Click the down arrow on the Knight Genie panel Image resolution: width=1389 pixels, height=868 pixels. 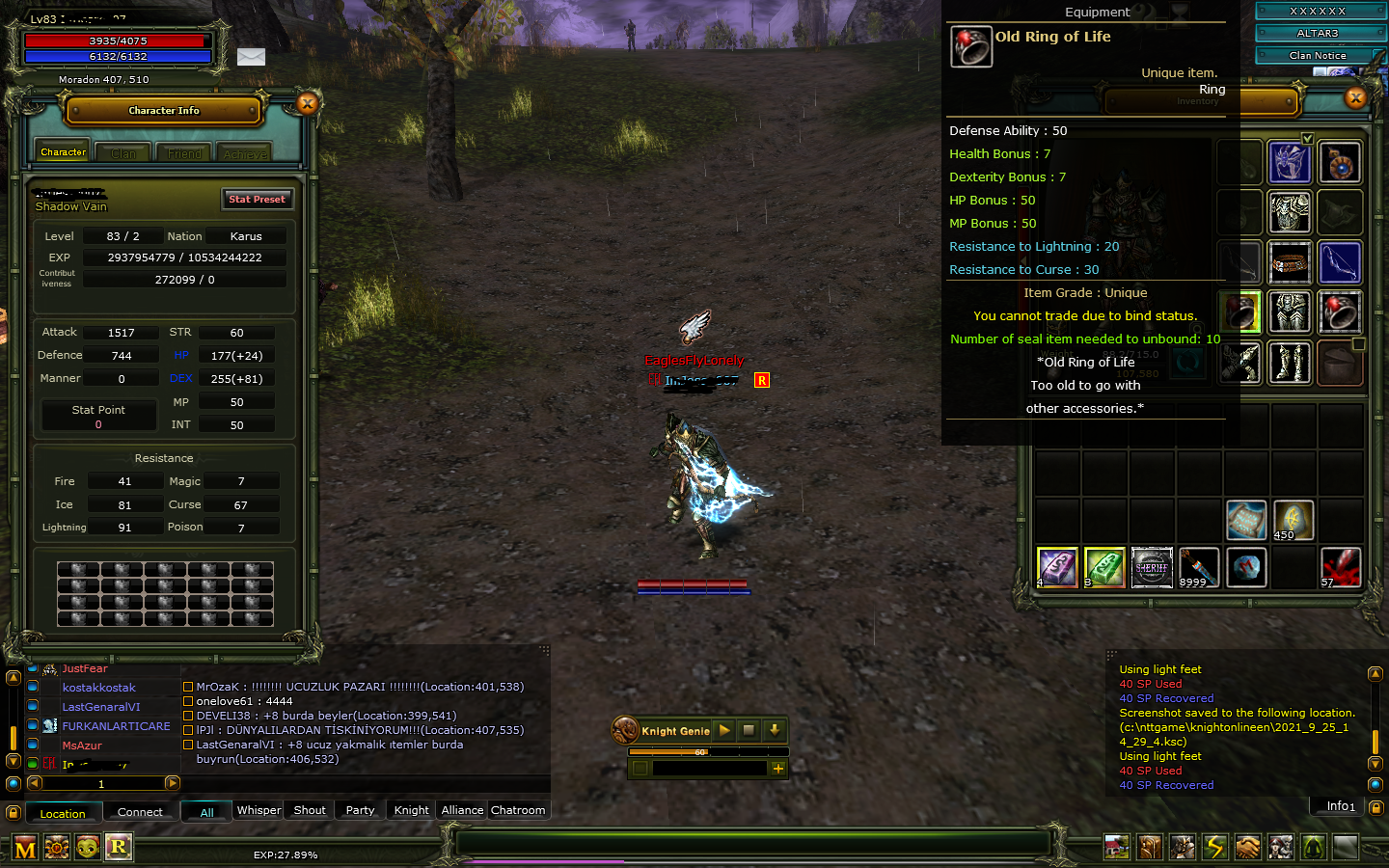point(775,730)
